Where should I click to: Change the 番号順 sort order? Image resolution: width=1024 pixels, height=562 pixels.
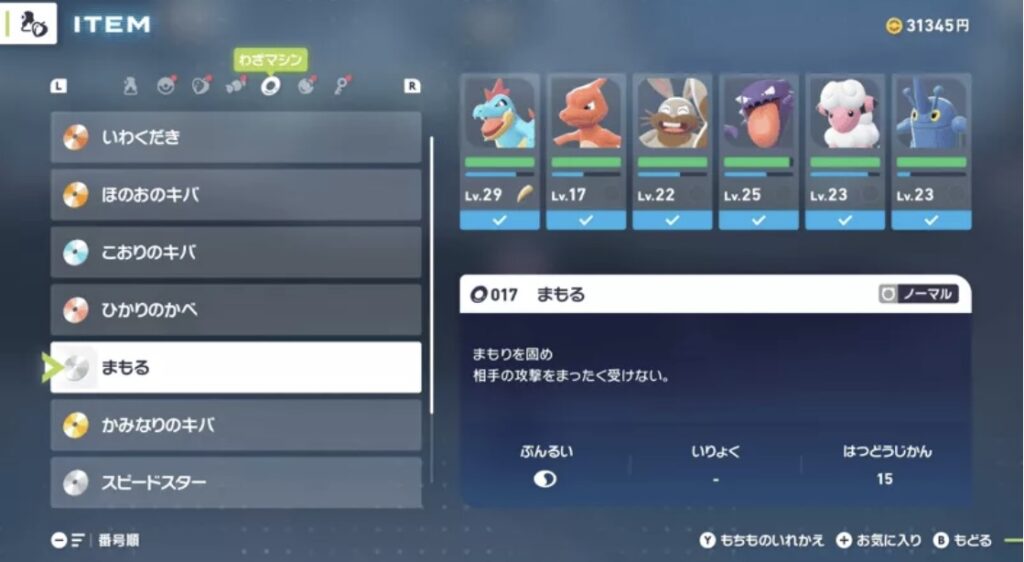tap(96, 541)
